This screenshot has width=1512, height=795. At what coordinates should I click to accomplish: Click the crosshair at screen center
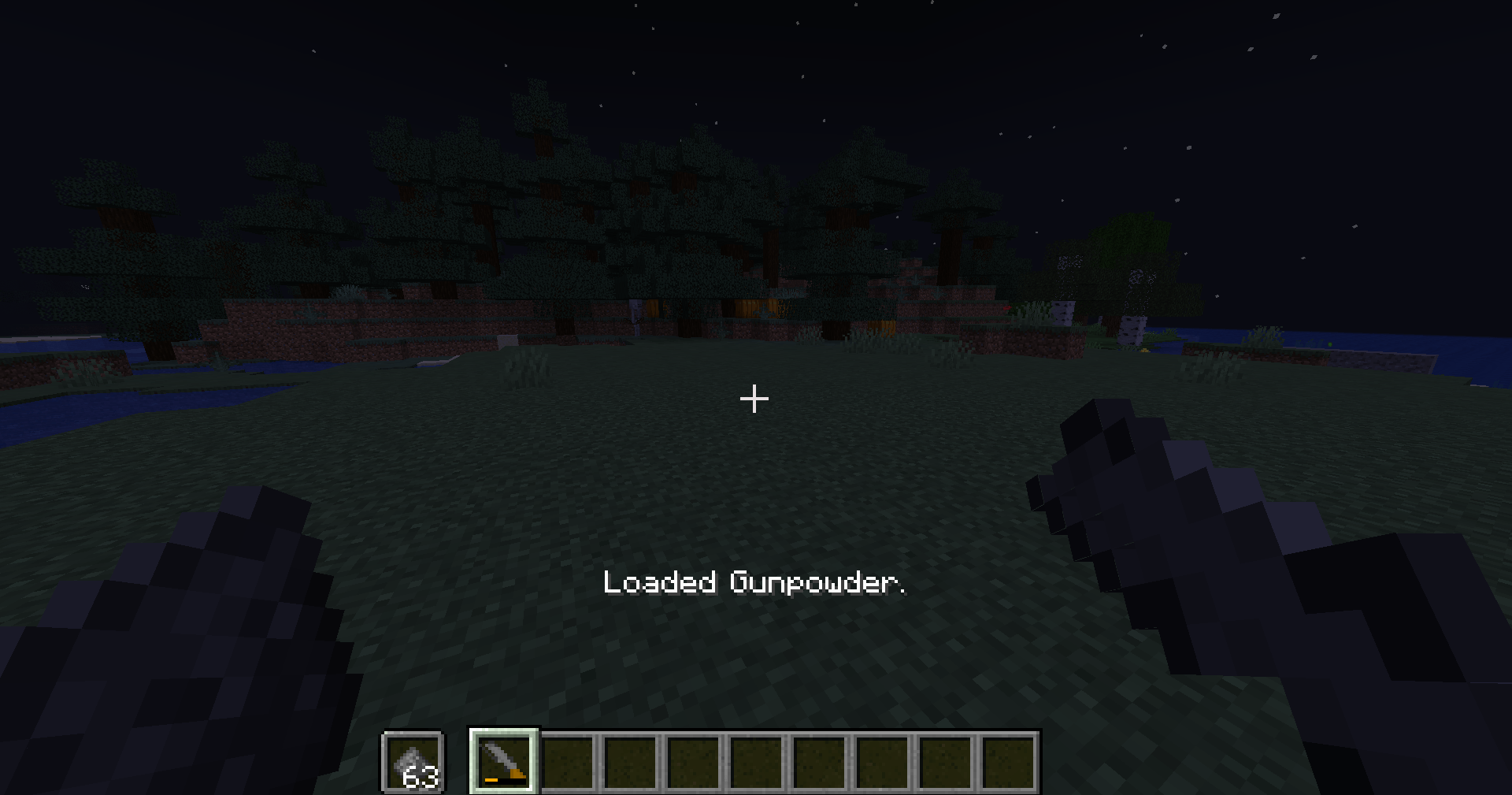(x=754, y=399)
